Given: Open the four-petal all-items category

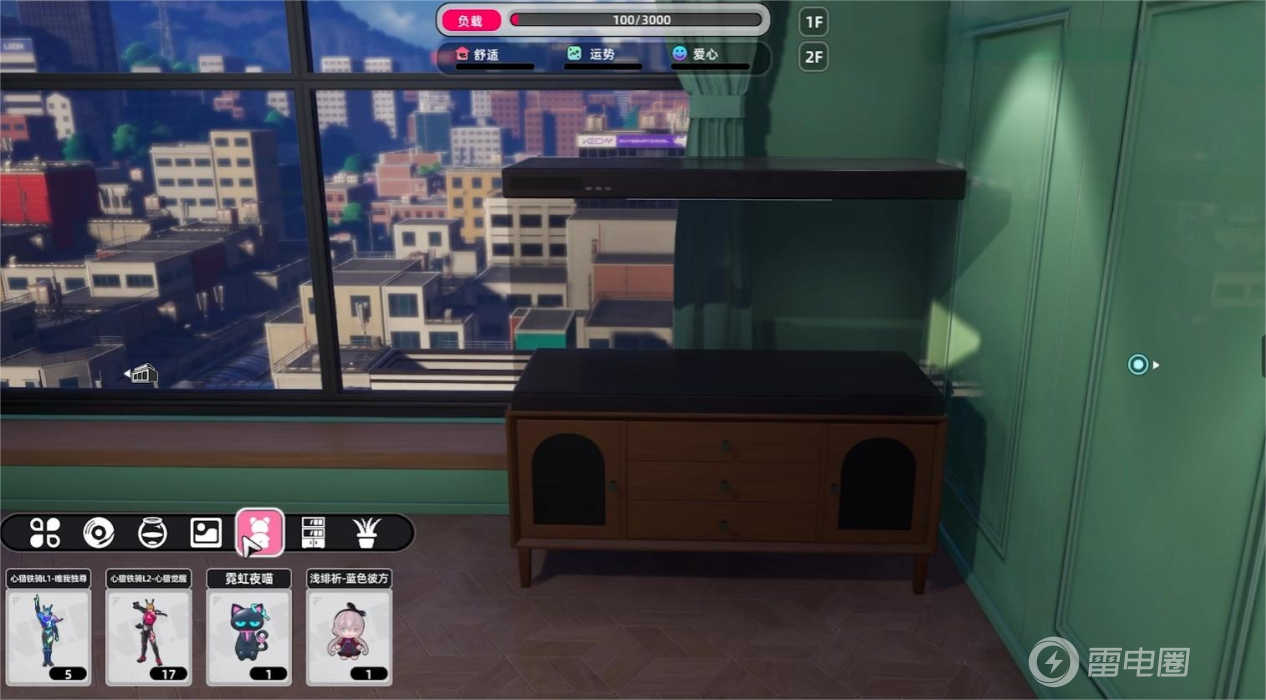Looking at the screenshot, I should click(x=45, y=532).
